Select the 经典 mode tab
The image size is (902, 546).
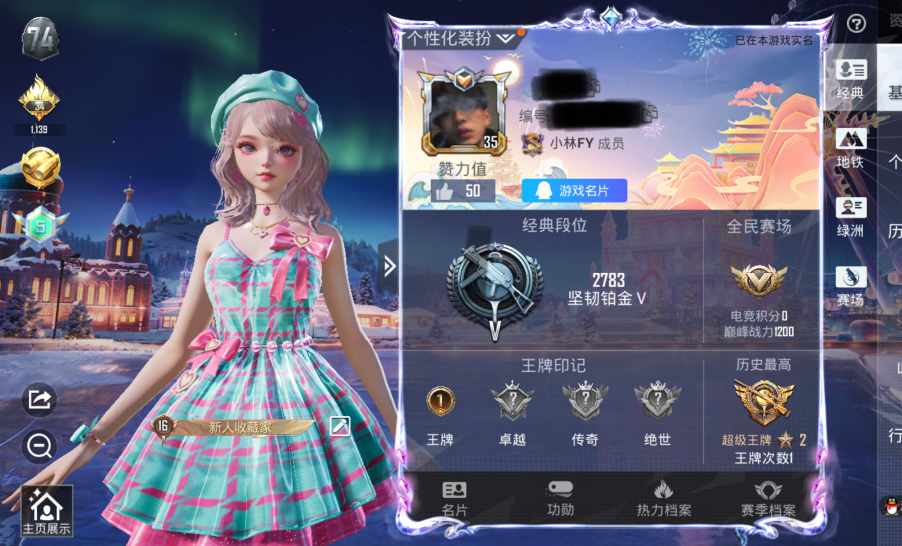click(851, 79)
